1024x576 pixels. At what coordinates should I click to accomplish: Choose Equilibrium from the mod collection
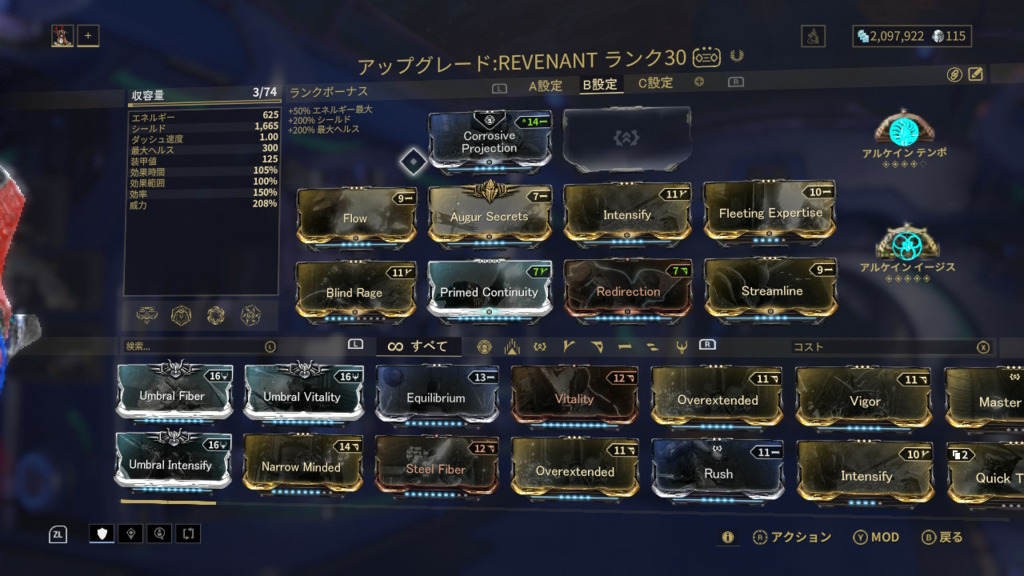[x=436, y=397]
